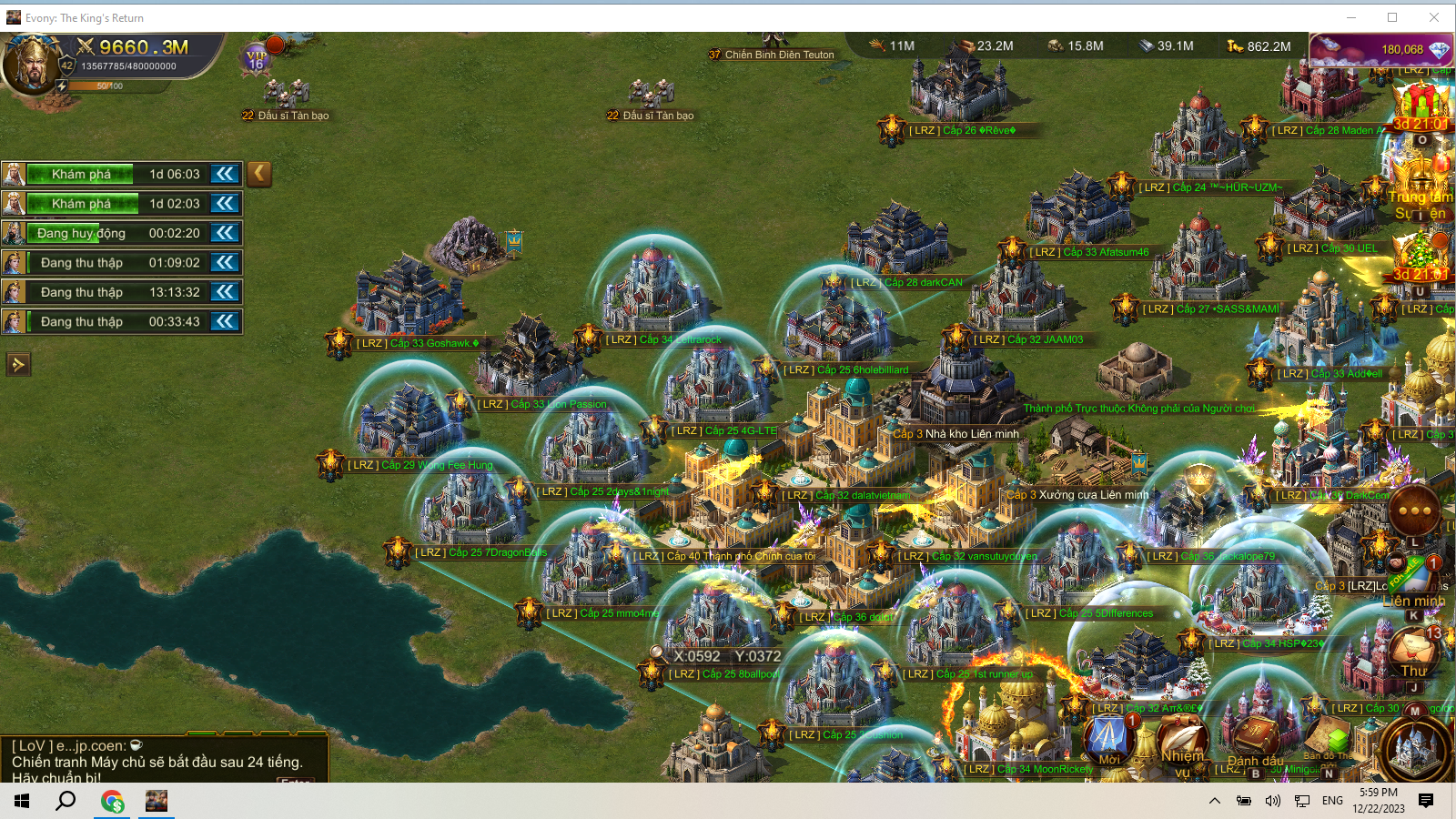Recall the Đang huy động march
Screen dimensions: 1456x819
(x=225, y=233)
